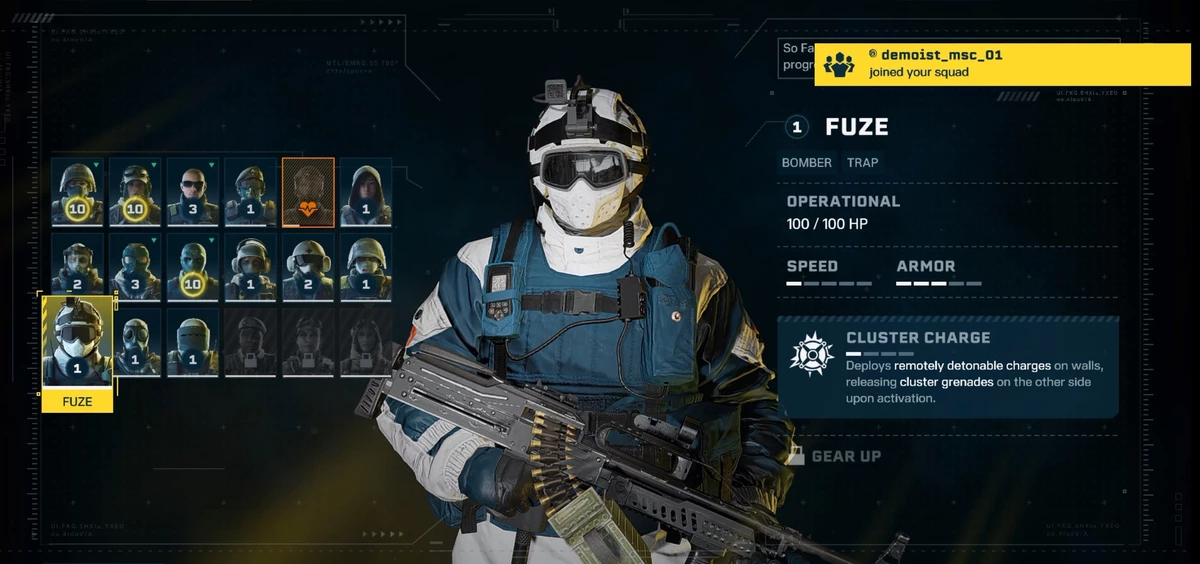This screenshot has height=564, width=1200.
Task: Pick the hooded operator portrait
Action: (366, 192)
